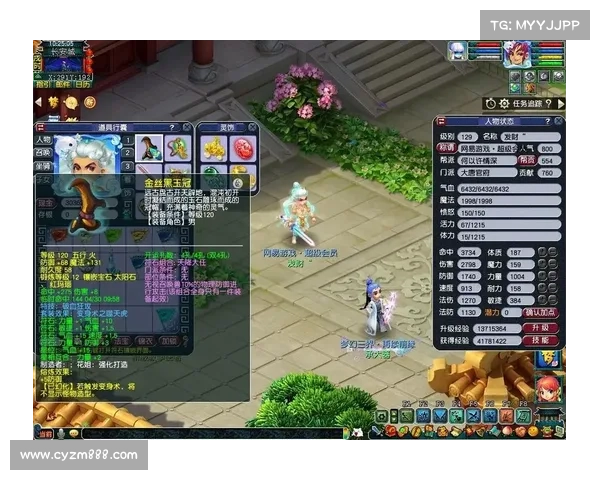Switch to the 人物 tab in inventory
Viewport: 600px width, 480px height.
43,140
